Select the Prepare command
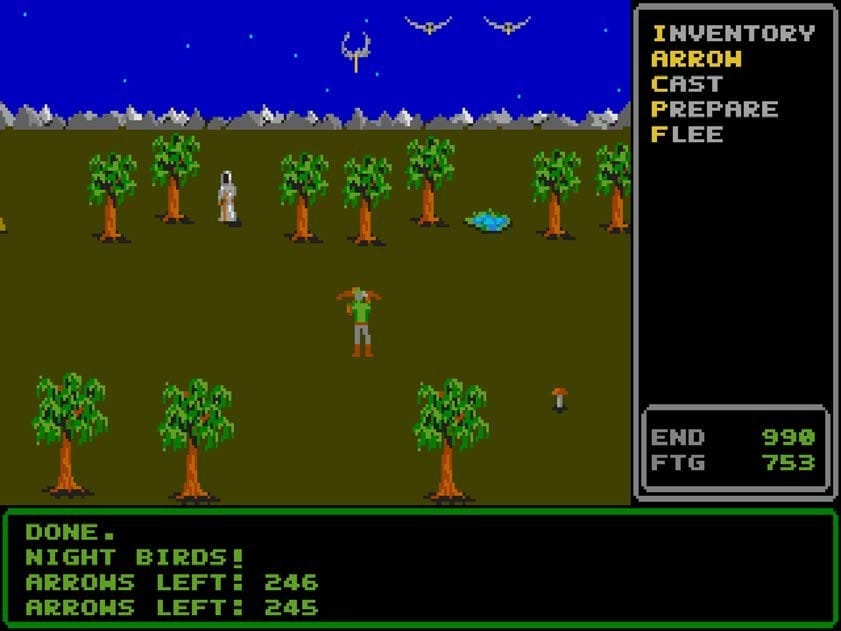 point(714,109)
